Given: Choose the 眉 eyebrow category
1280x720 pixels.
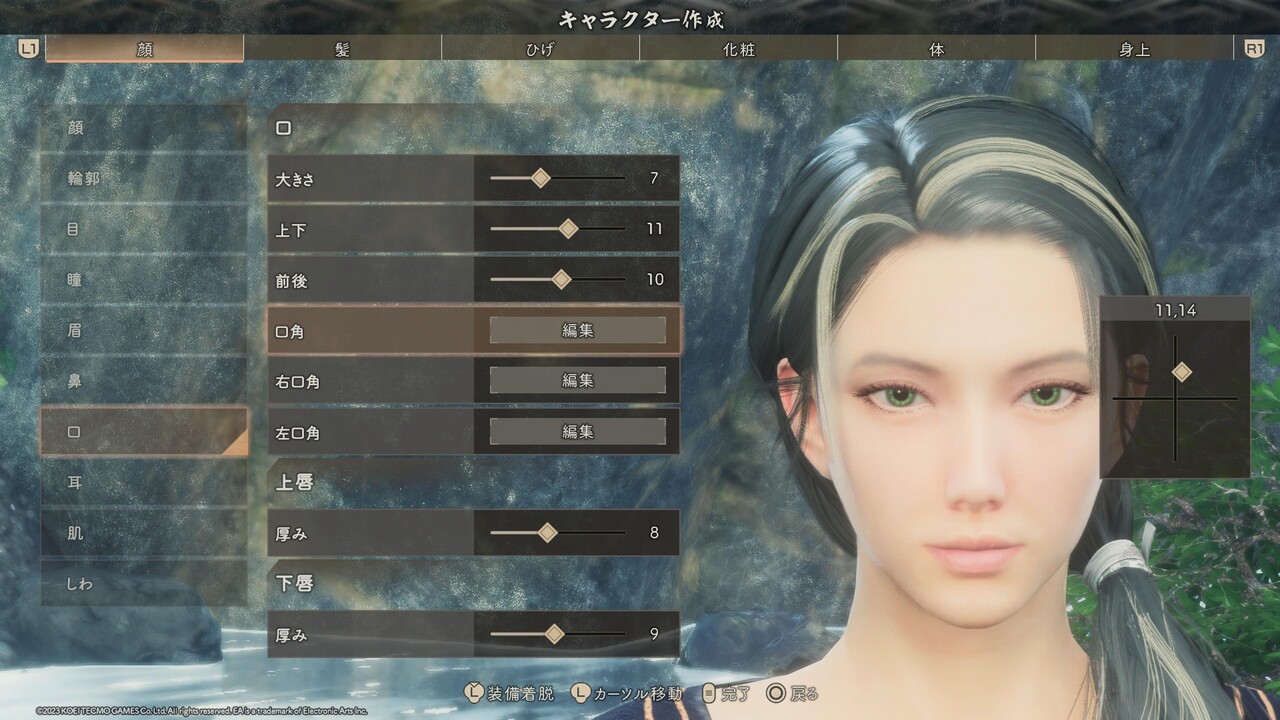Looking at the screenshot, I should point(144,331).
